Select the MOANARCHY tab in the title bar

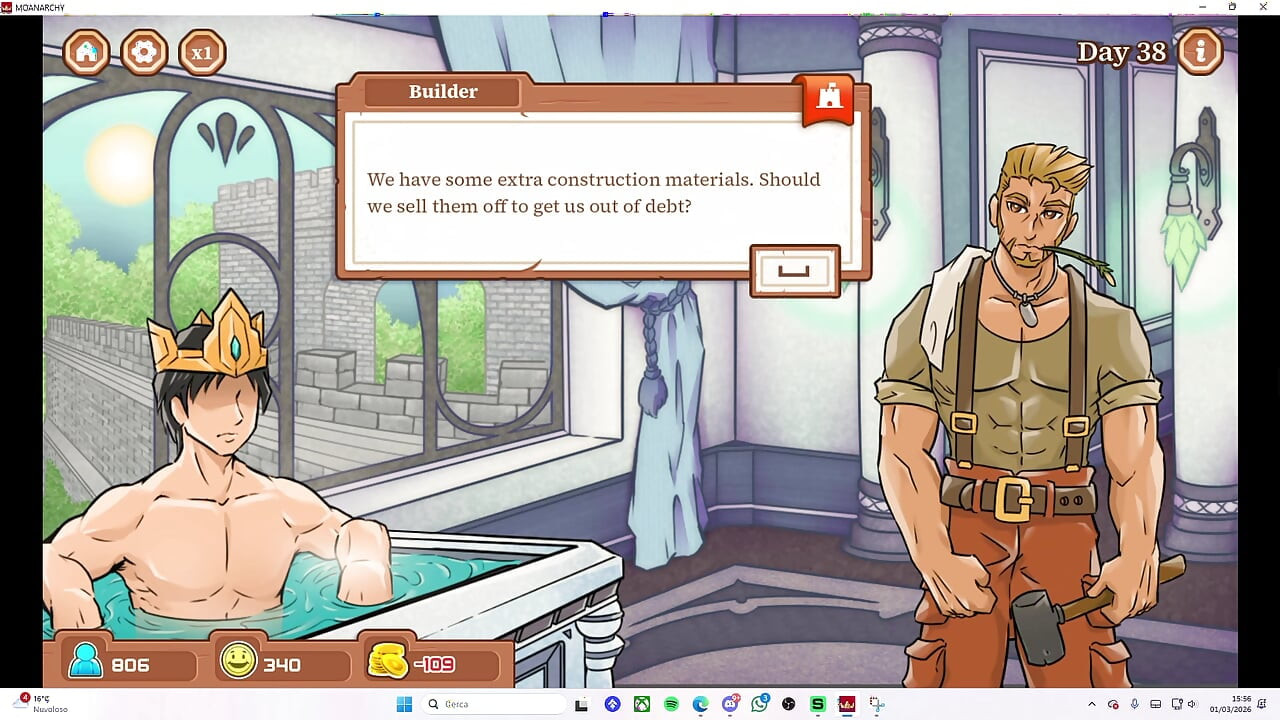point(38,6)
